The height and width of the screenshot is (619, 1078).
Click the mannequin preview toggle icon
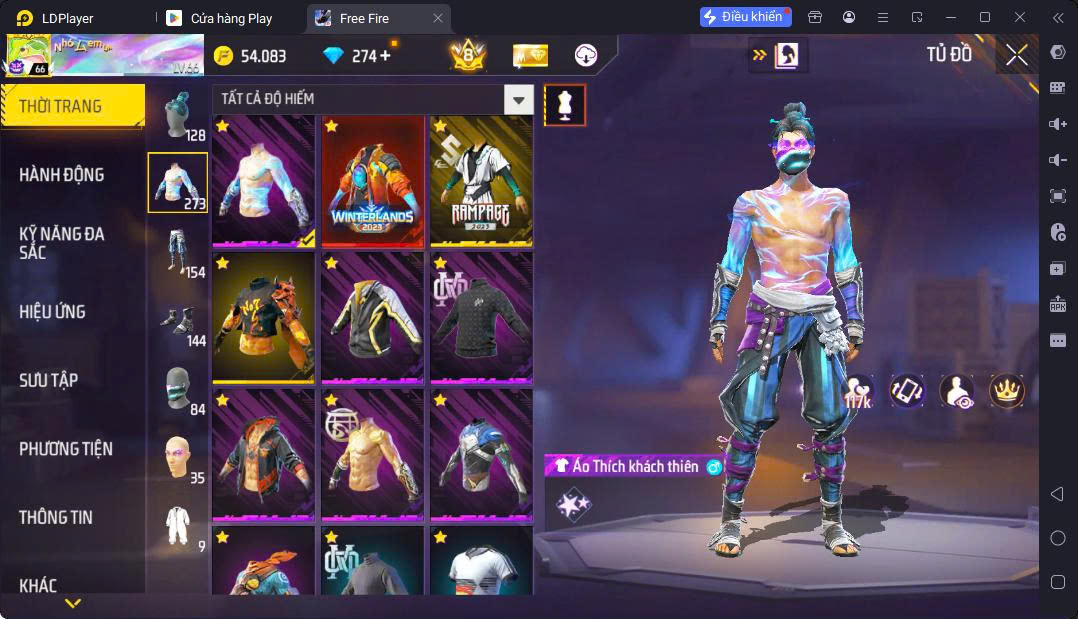point(565,105)
